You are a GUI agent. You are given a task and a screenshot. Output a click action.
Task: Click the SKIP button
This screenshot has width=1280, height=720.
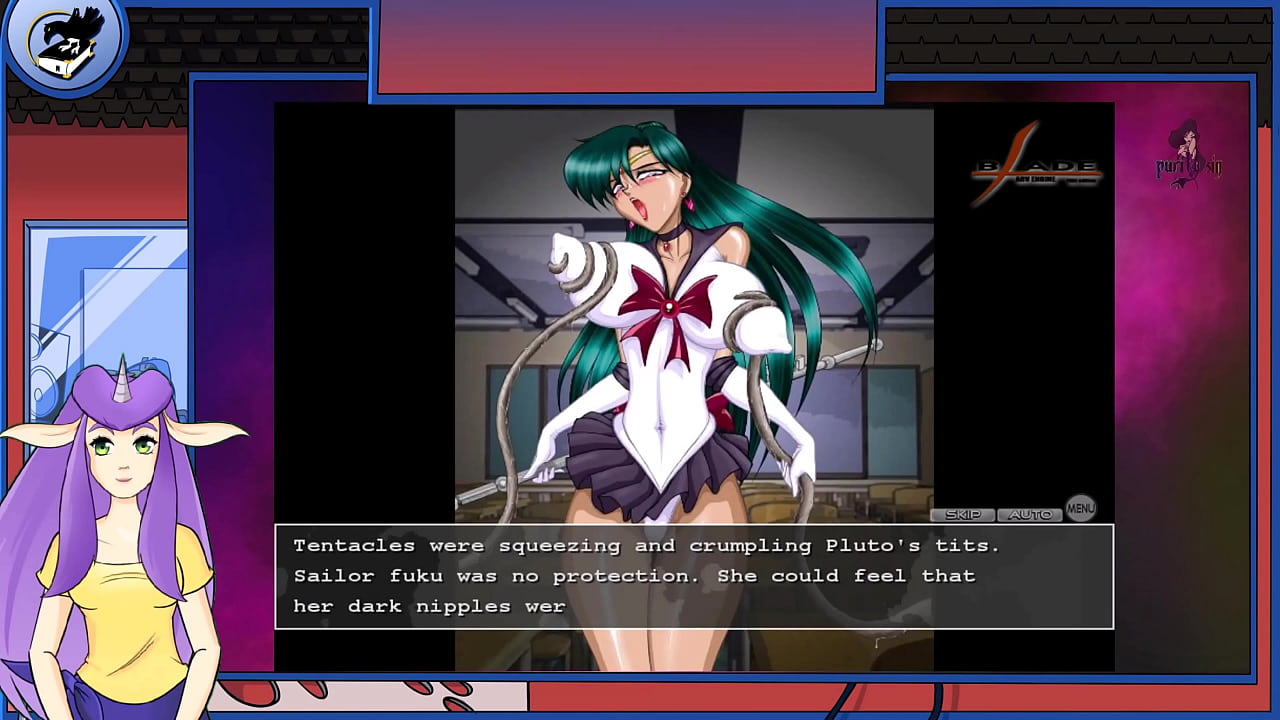(x=962, y=515)
